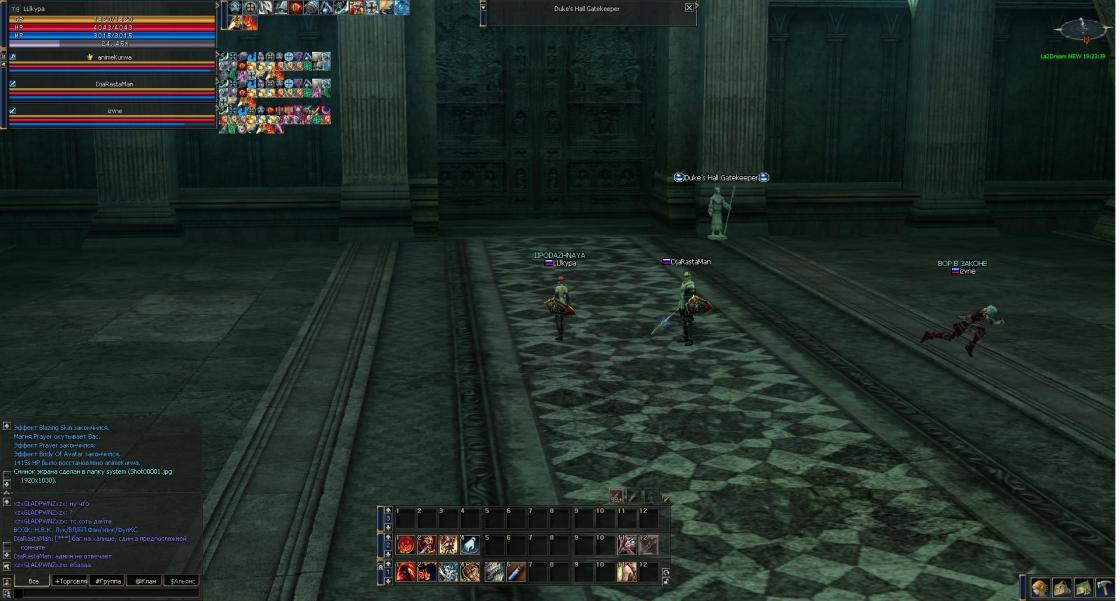Screen dimensions: 1120x601
Task: Use the icy blue skill in bottom hotbar slot 3
Action: (x=449, y=572)
